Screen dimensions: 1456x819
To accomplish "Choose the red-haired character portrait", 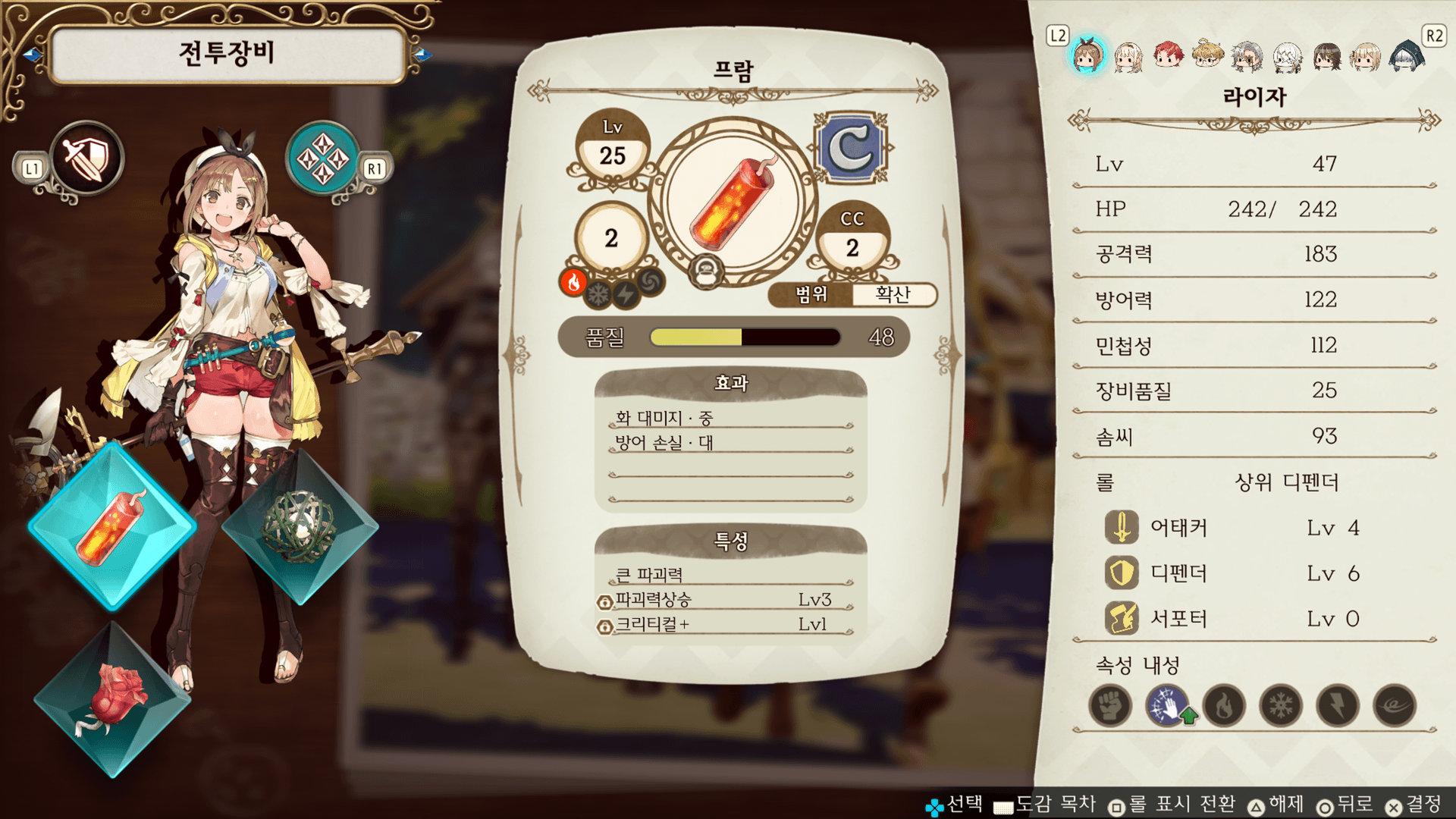I will 1168,55.
